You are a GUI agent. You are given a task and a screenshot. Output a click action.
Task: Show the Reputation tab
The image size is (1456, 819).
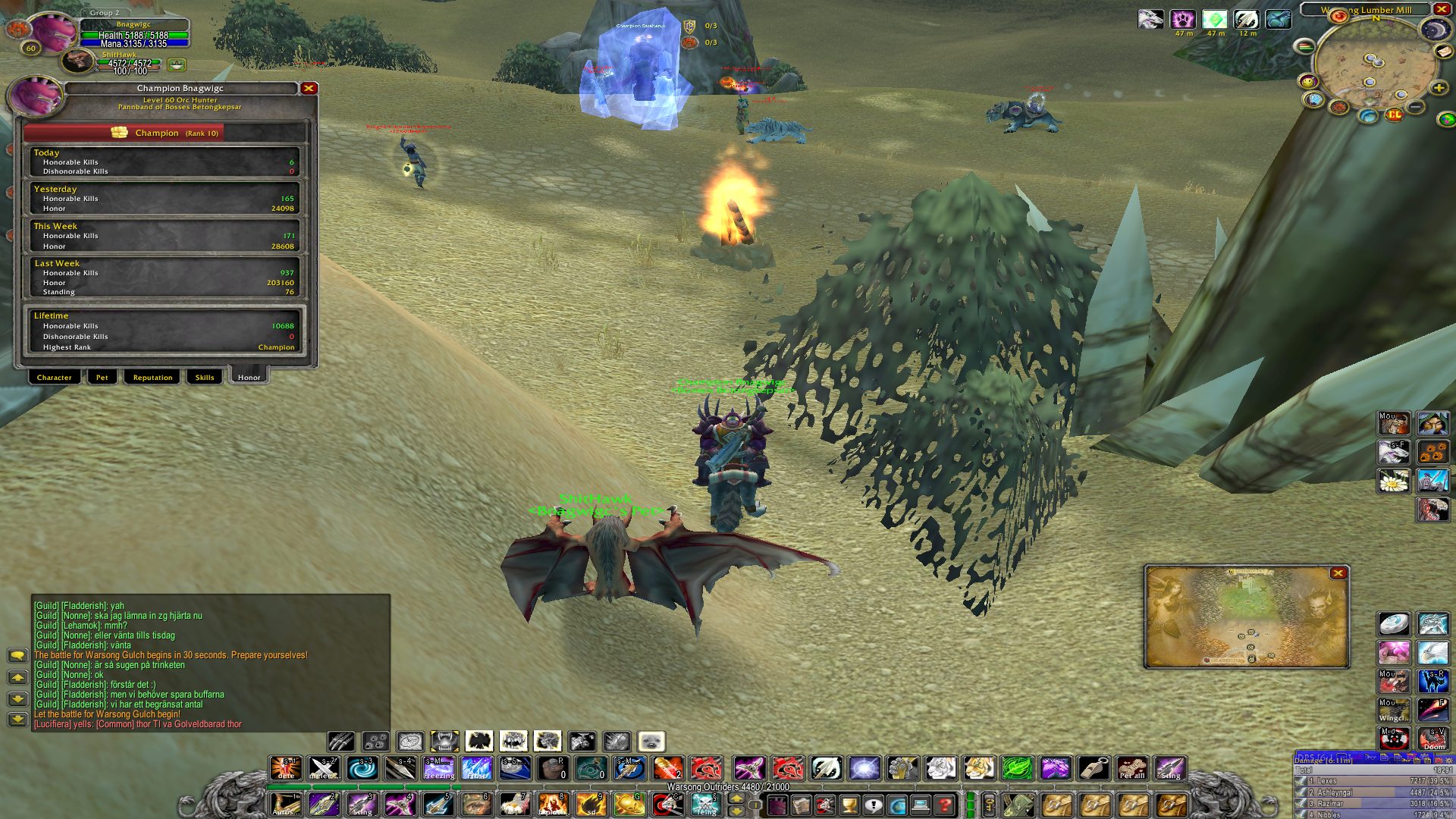pos(152,377)
